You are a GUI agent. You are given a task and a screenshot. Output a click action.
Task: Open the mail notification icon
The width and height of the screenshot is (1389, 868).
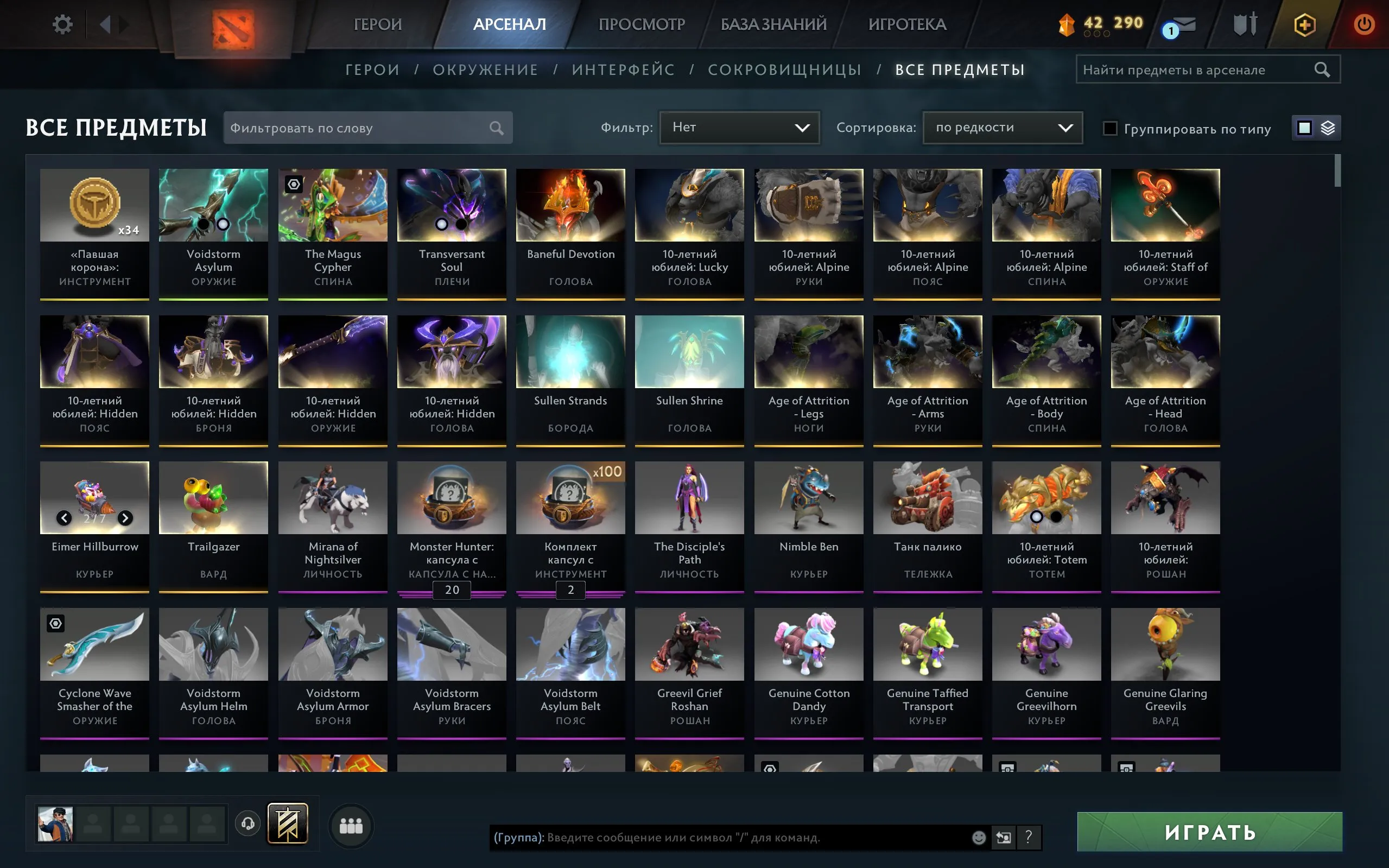coord(1182,24)
